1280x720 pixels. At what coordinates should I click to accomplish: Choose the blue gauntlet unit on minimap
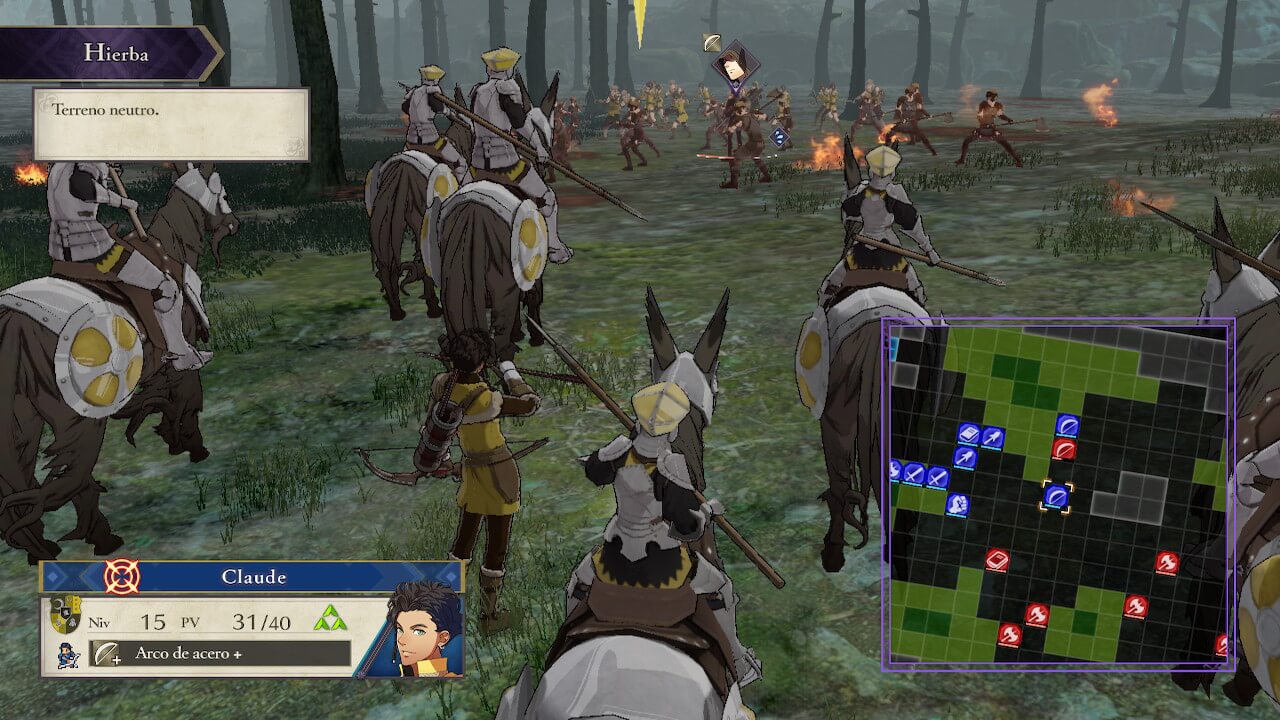(957, 504)
